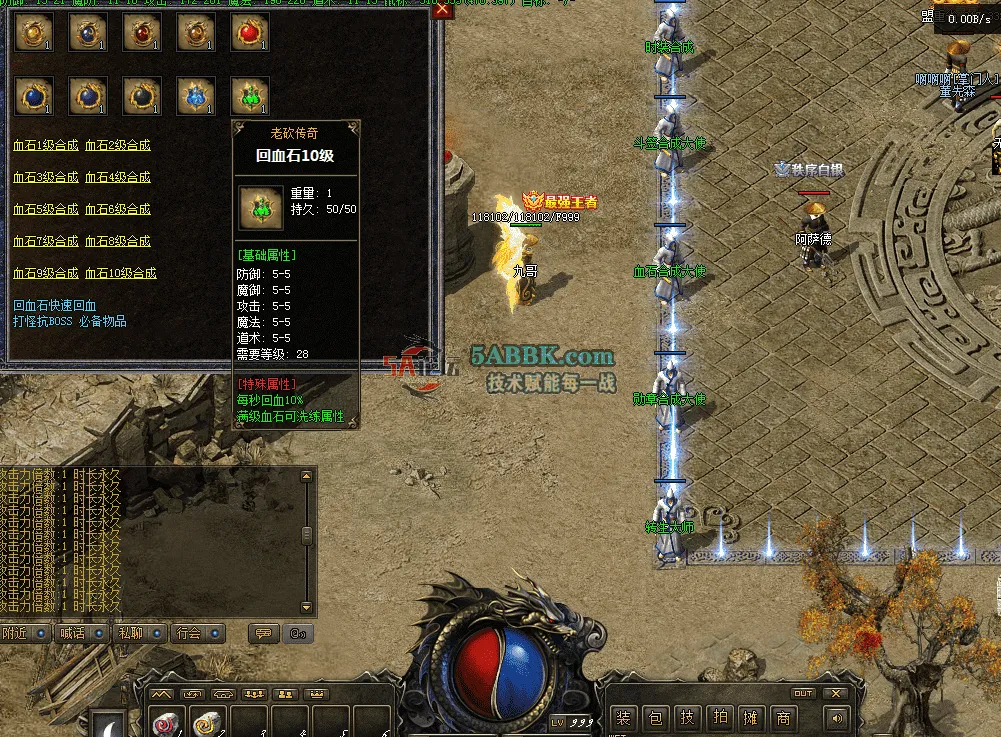
Task: Click 血石7级合成 synthesis link
Action: pyautogui.click(x=45, y=241)
